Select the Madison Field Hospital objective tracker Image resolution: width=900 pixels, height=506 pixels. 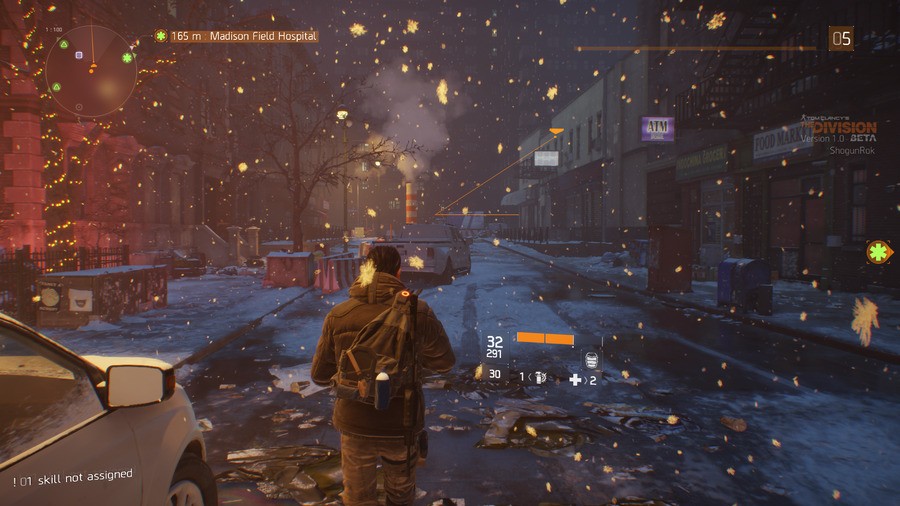click(x=237, y=36)
